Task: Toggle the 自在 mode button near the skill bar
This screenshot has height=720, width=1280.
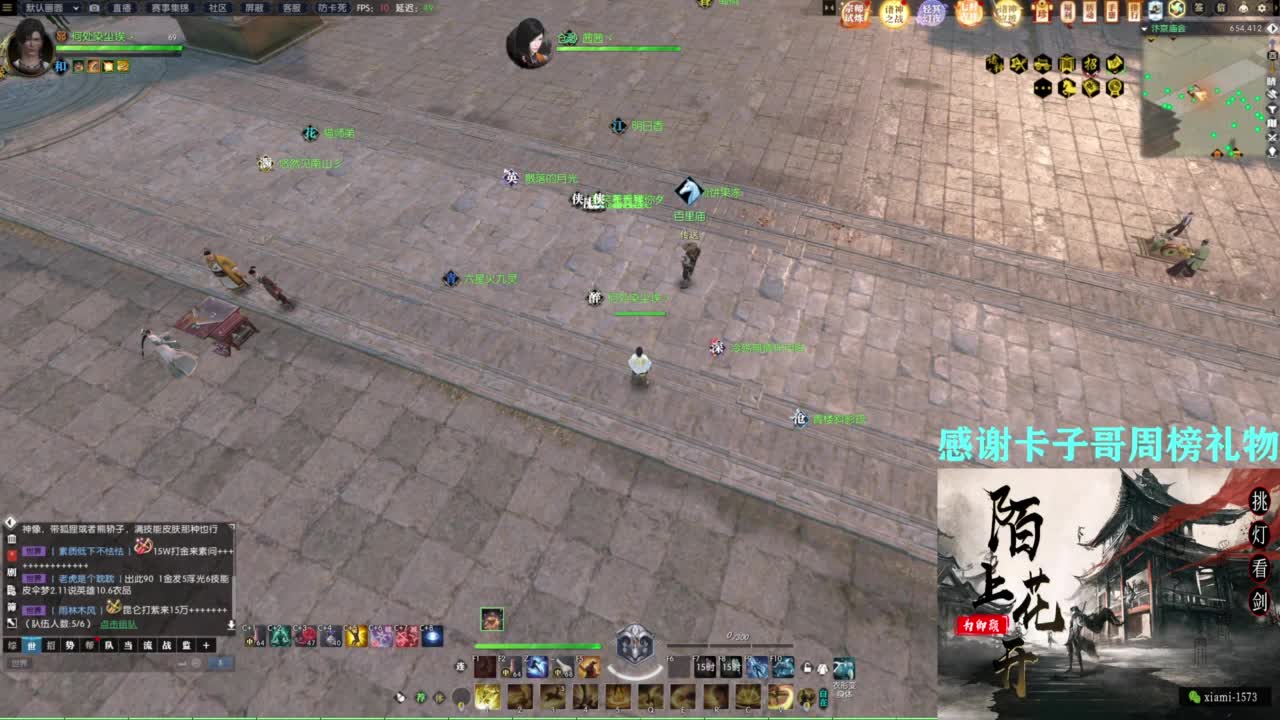Action: pos(823,697)
